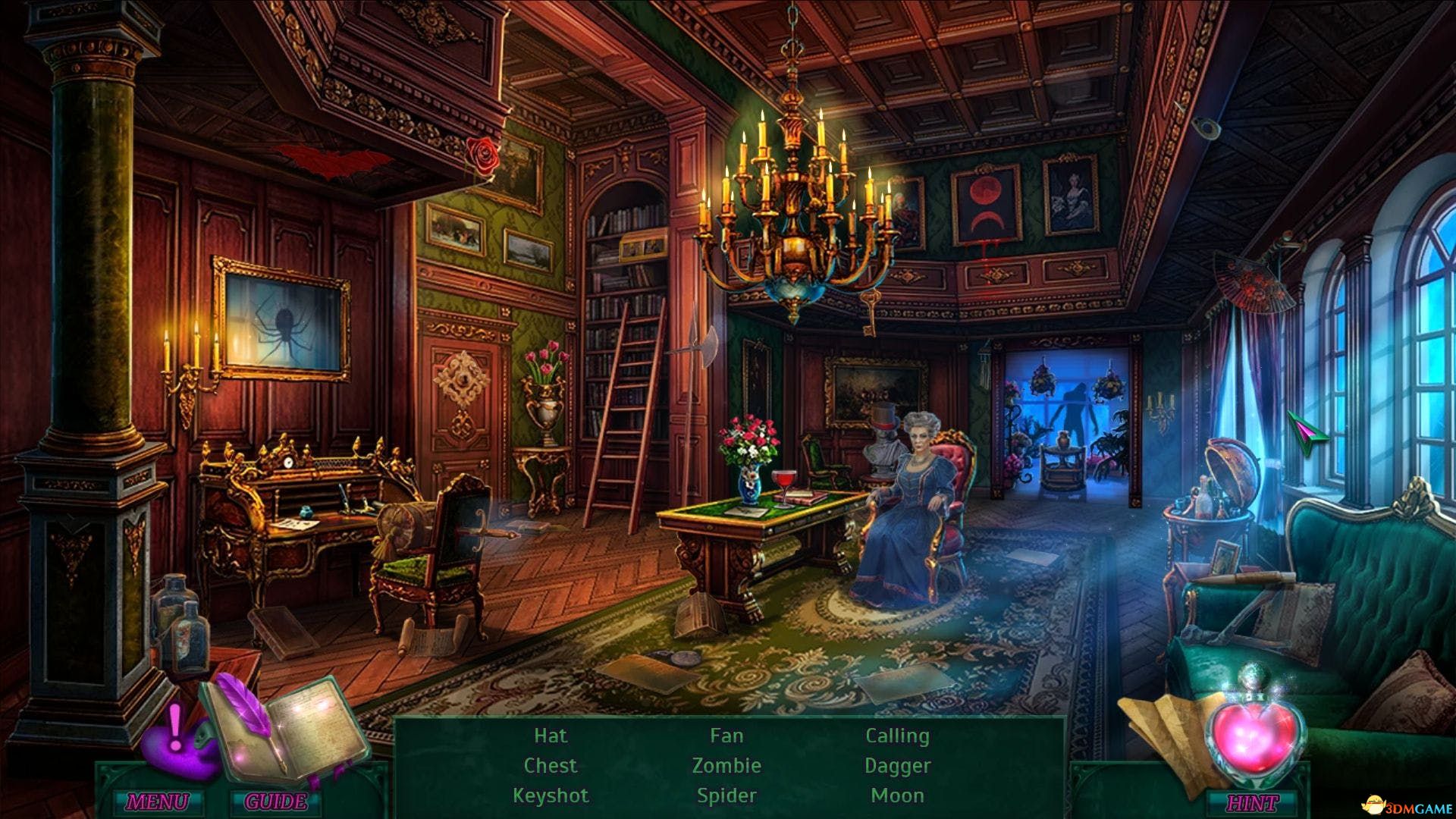Use the HINT button

pos(1251,802)
